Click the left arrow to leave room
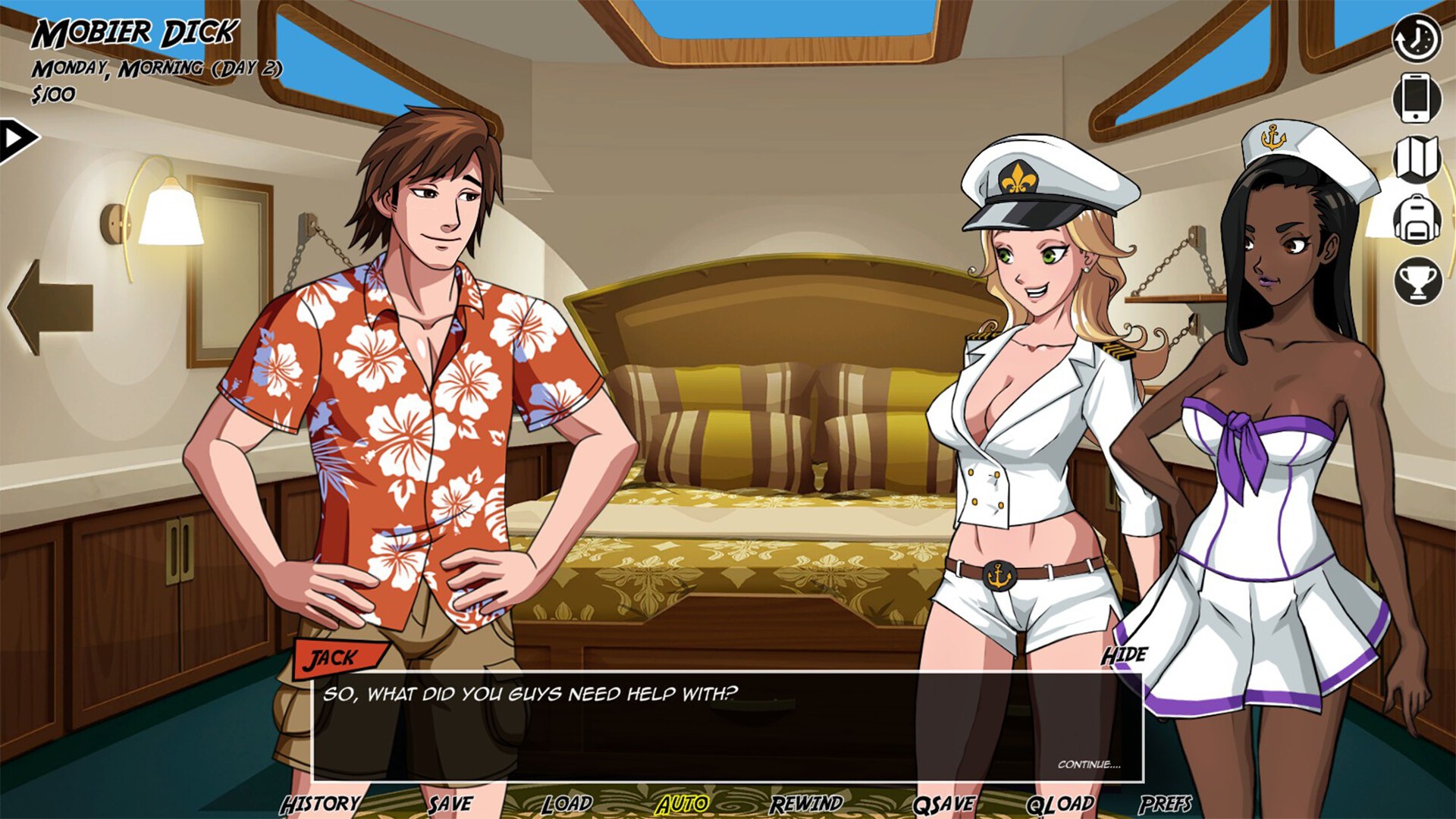 (x=50, y=306)
